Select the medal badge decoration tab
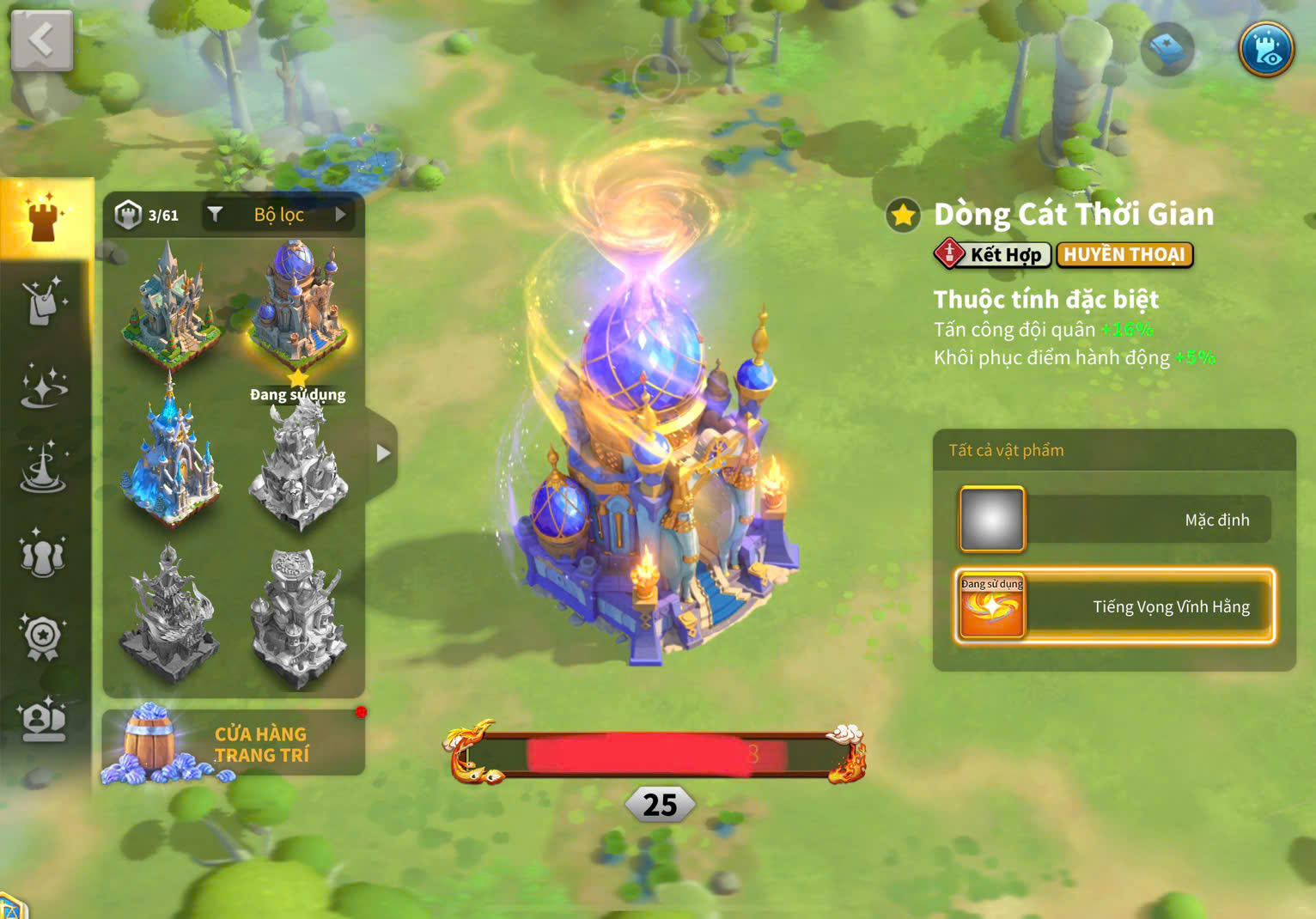Image resolution: width=1316 pixels, height=919 pixels. (x=44, y=637)
